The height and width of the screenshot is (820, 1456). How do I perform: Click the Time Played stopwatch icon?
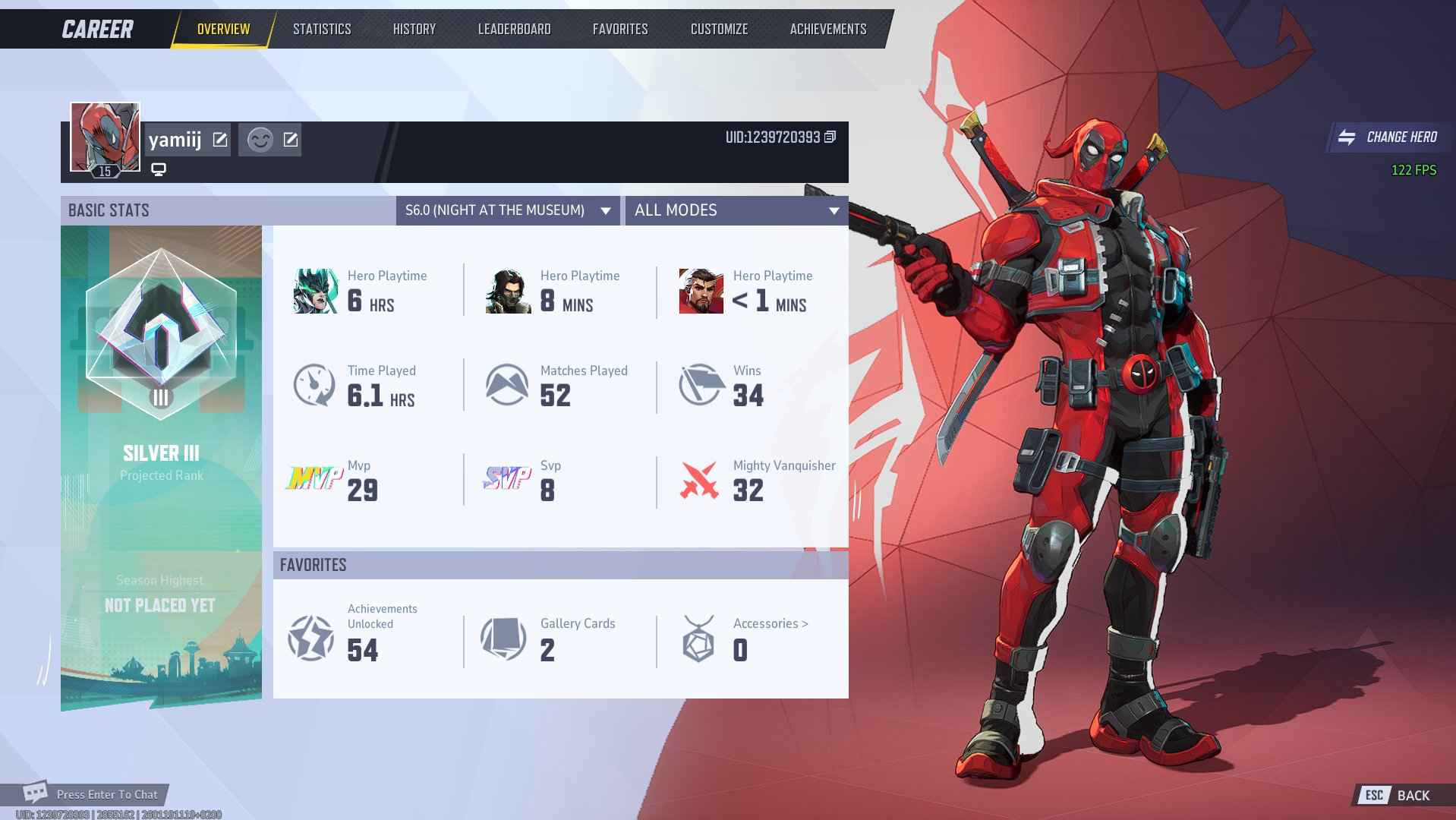[314, 384]
